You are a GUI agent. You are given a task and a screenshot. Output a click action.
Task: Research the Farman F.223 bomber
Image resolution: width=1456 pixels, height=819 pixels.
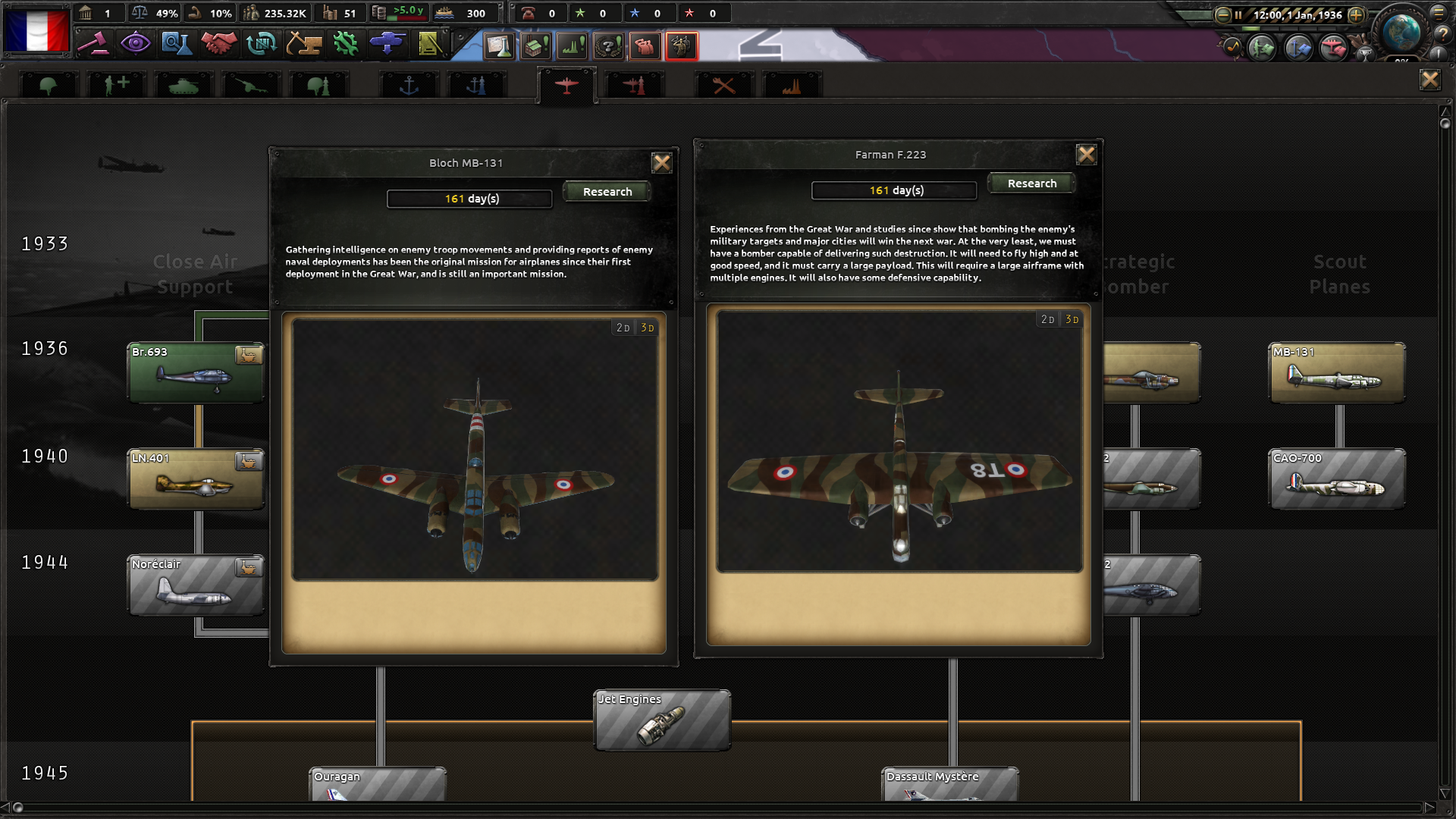tap(1031, 183)
